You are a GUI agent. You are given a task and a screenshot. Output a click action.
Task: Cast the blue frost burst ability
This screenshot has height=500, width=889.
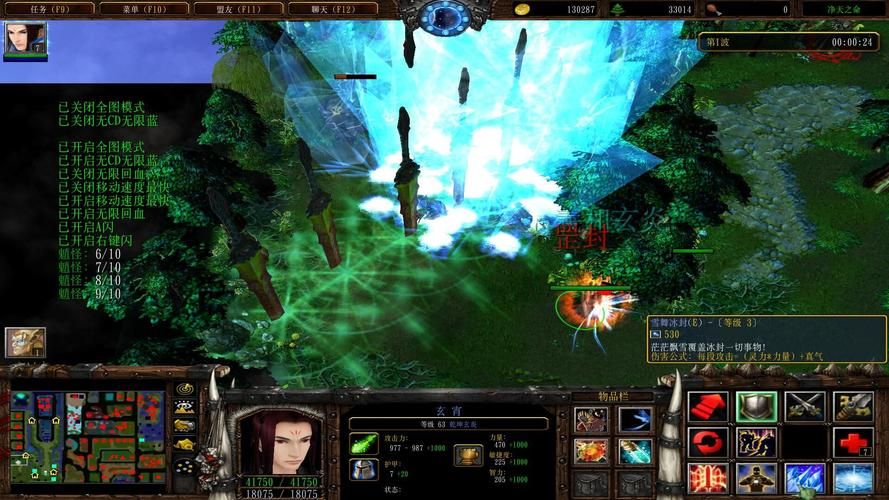852,478
